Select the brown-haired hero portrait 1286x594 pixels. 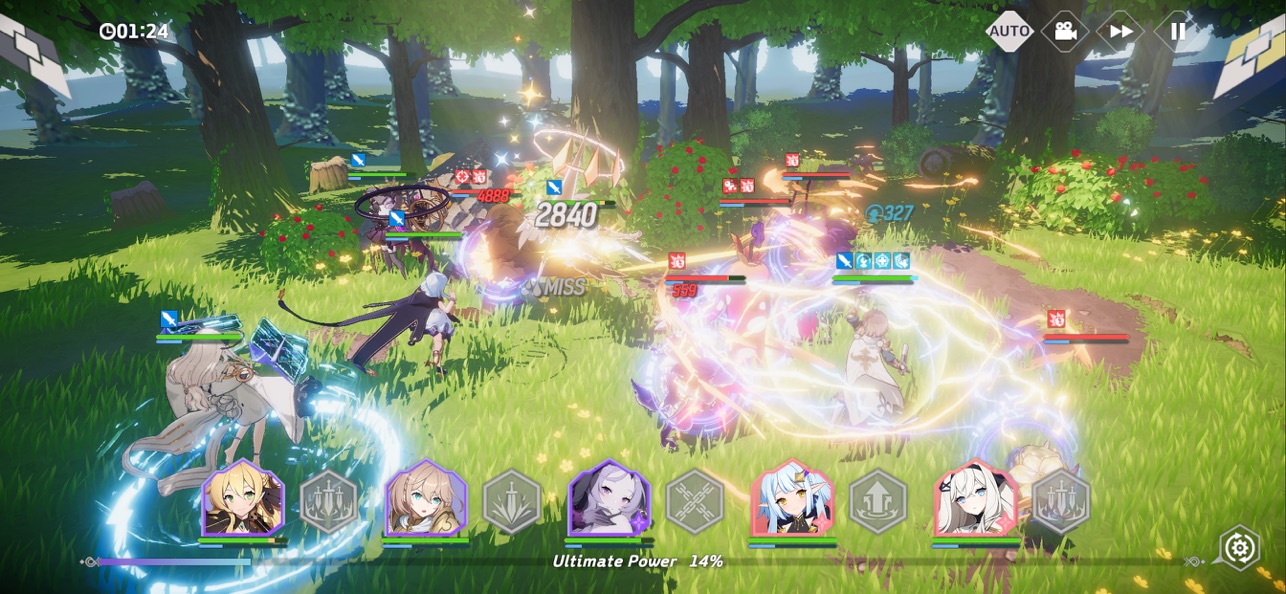point(426,499)
